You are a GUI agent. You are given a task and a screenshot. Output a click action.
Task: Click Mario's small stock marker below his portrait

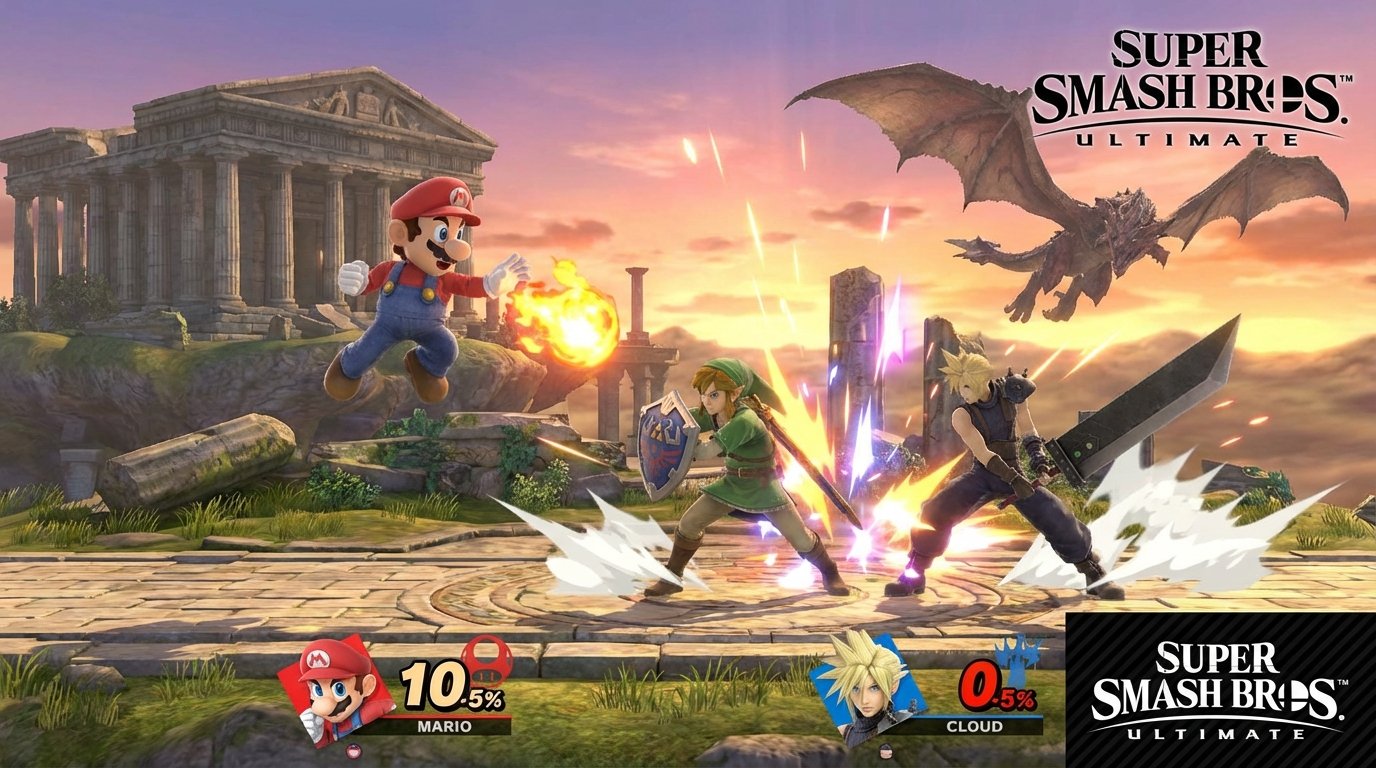click(x=353, y=750)
